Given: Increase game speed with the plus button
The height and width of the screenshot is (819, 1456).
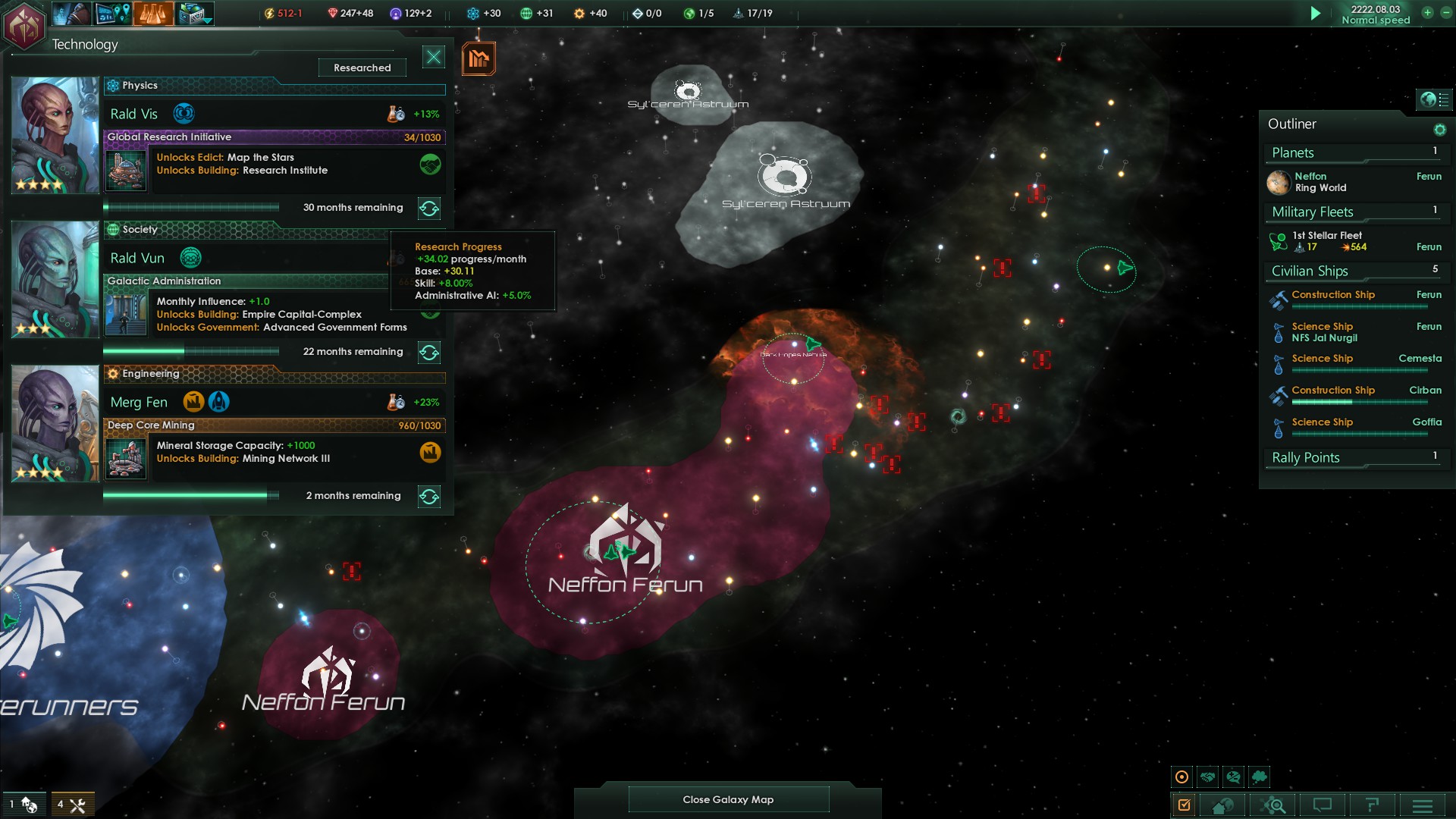Looking at the screenshot, I should tap(1427, 13).
